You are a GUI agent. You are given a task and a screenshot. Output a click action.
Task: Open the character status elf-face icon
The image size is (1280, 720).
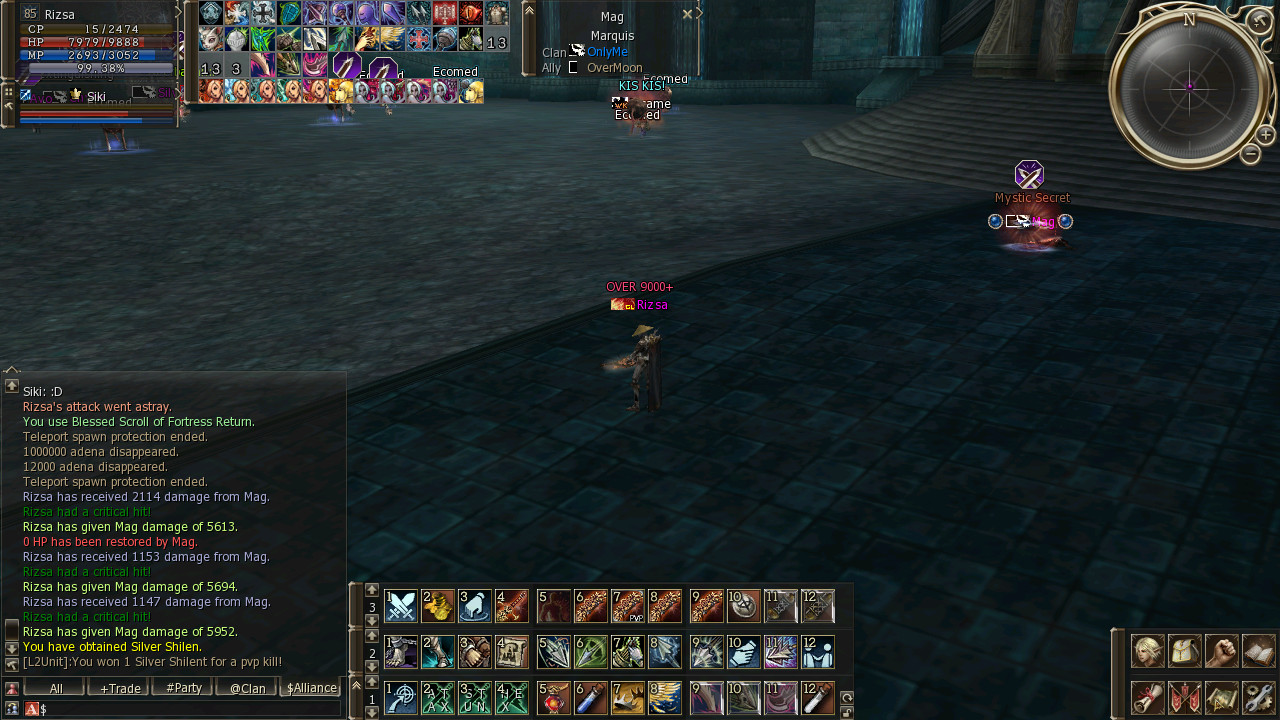pyautogui.click(x=1147, y=651)
